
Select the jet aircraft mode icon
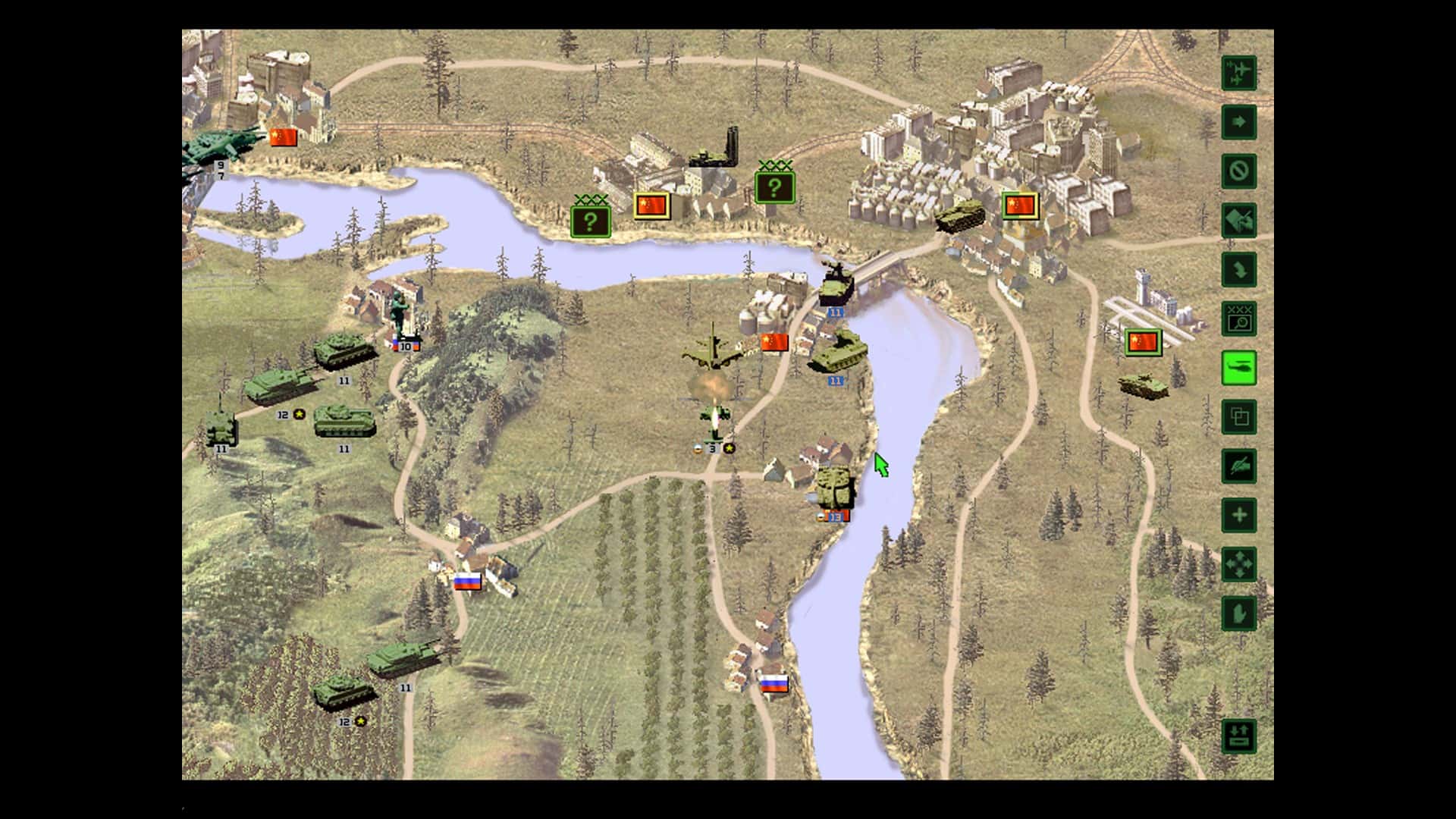pos(1238,74)
